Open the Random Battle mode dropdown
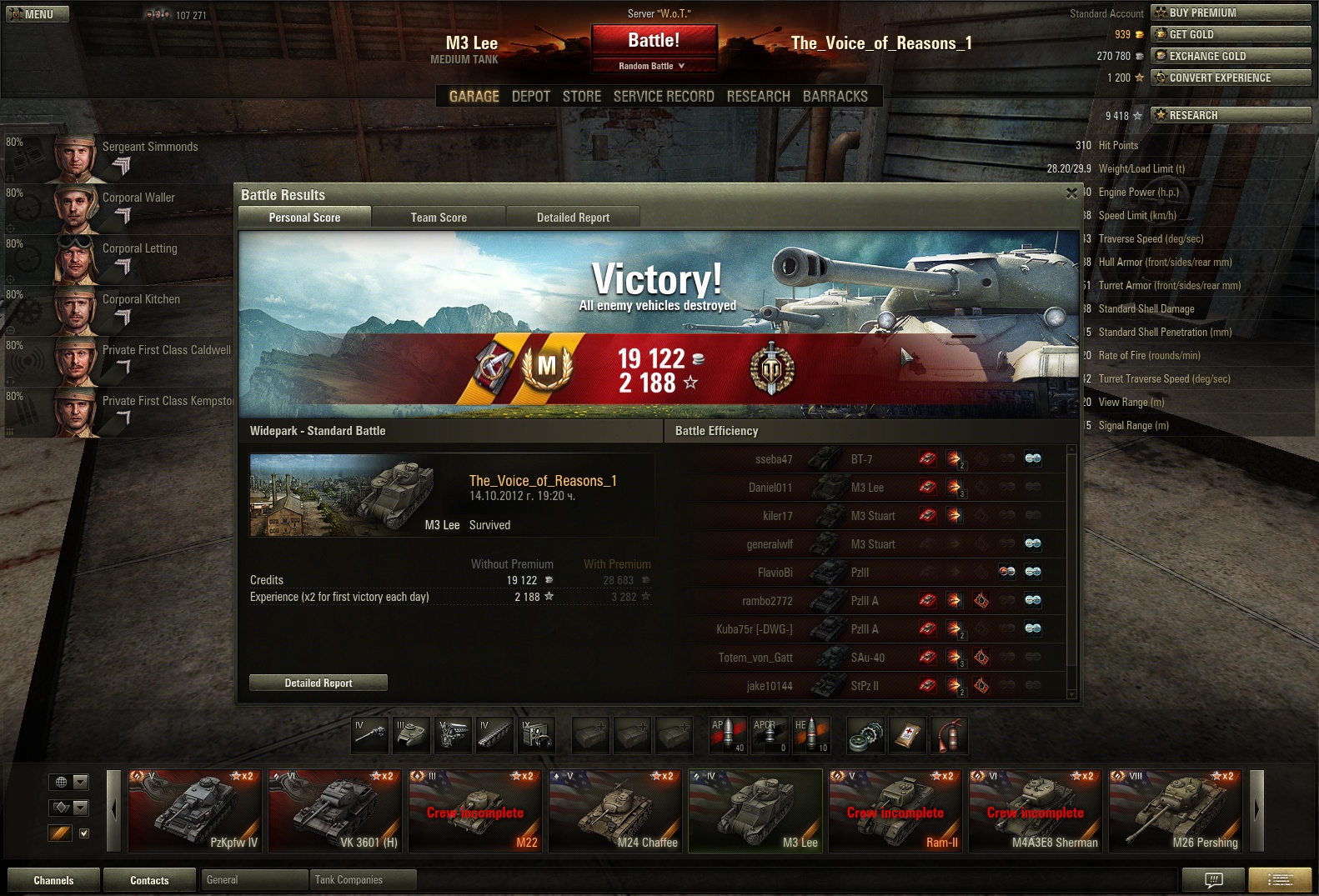The image size is (1319, 896). 653,66
